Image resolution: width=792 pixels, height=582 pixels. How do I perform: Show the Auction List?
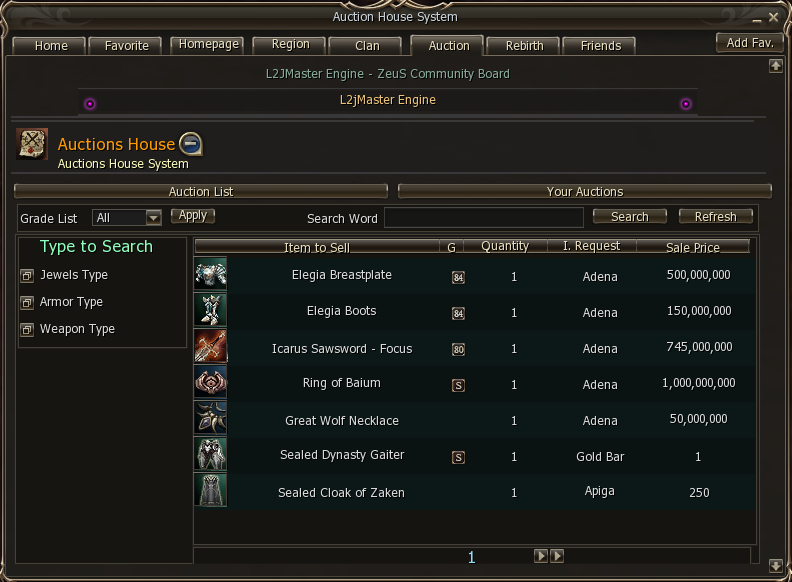click(201, 191)
